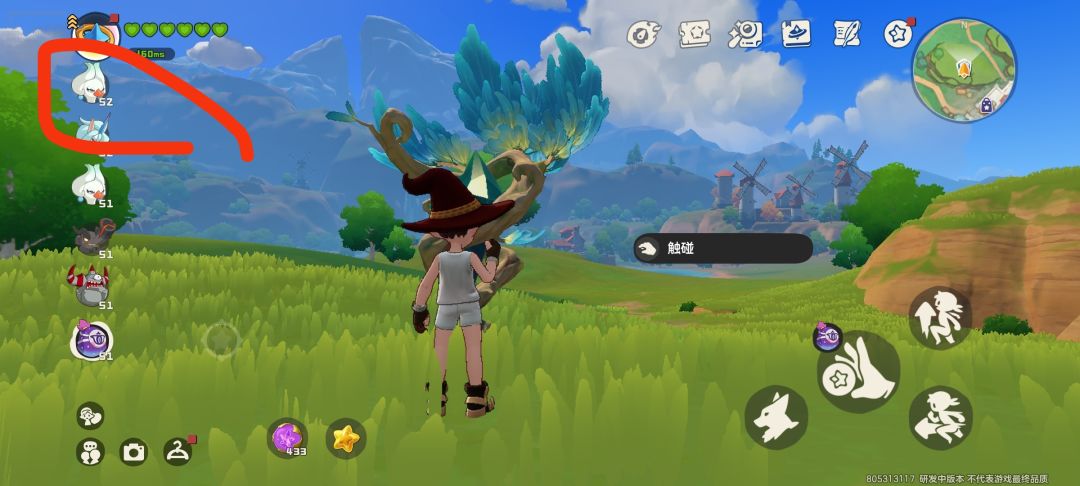Open the flaming ball icon
Screen dimensions: 1080x486
642,34
